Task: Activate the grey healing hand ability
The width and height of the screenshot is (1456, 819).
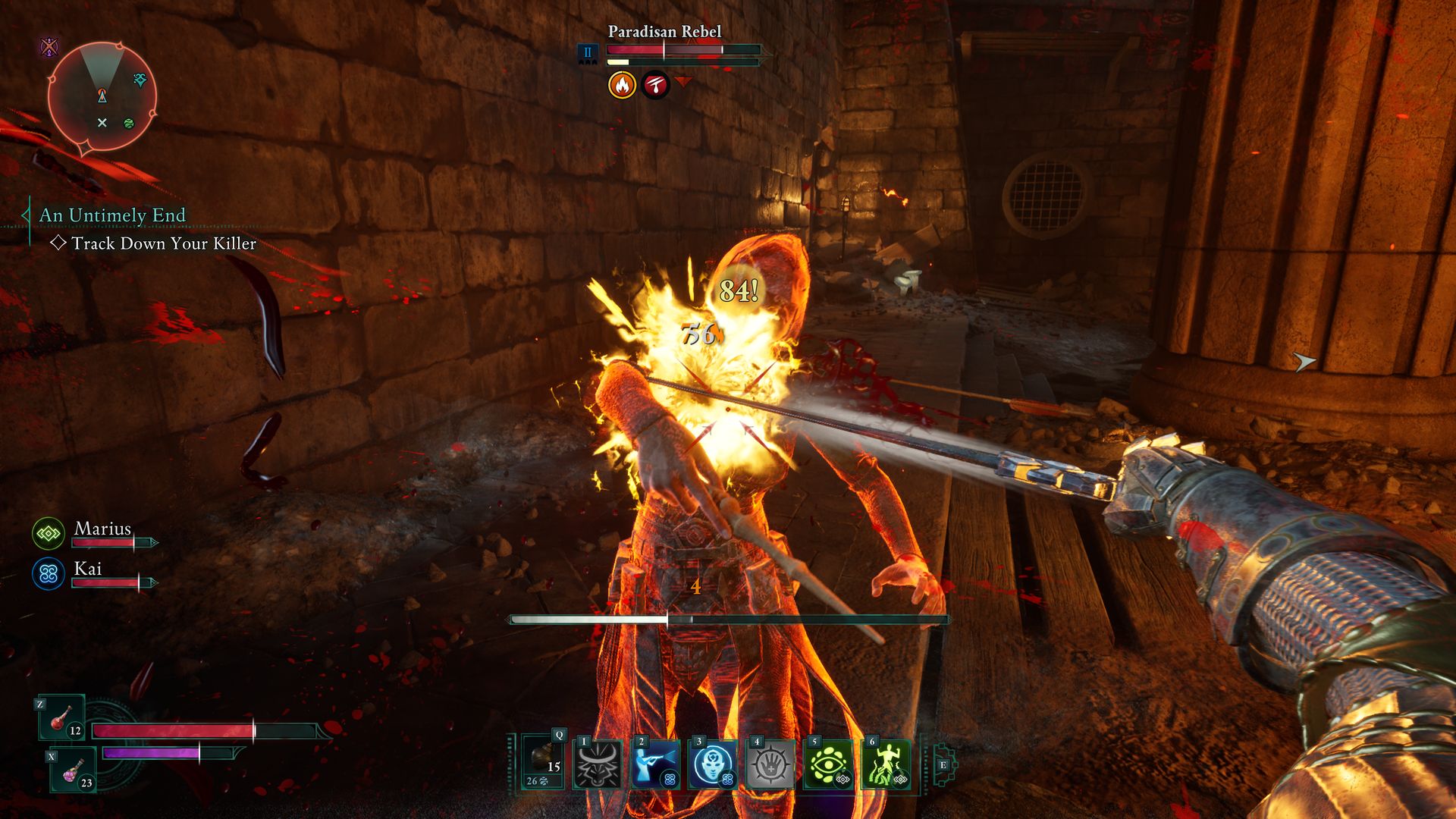Action: pyautogui.click(x=770, y=764)
